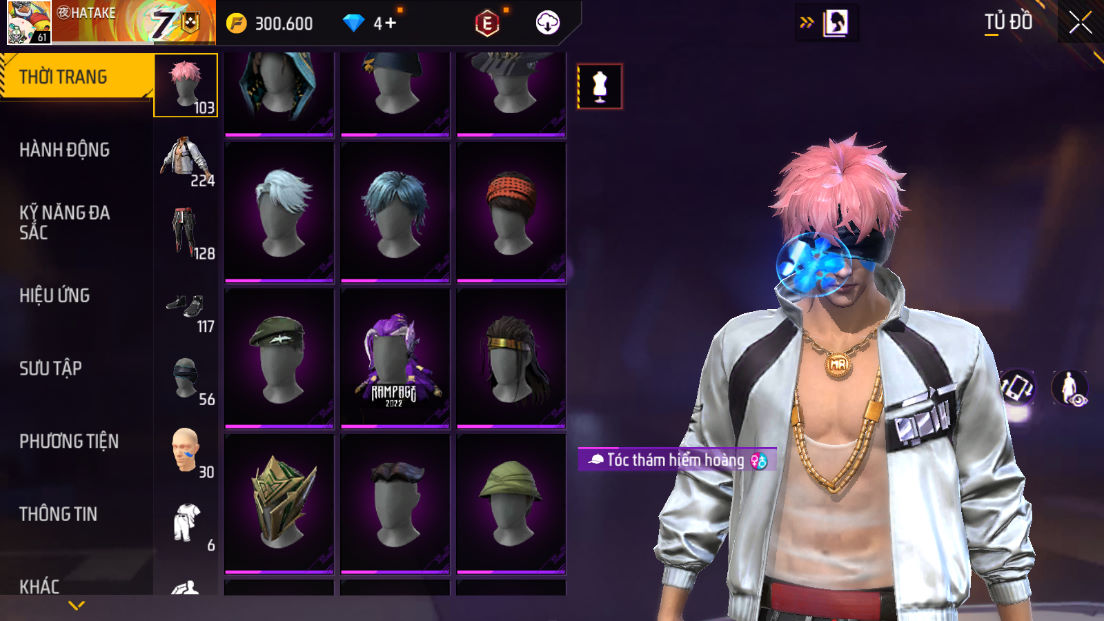The width and height of the screenshot is (1104, 621).
Task: Choose the PHƯƠNG TIỆN category
Action: click(x=69, y=441)
